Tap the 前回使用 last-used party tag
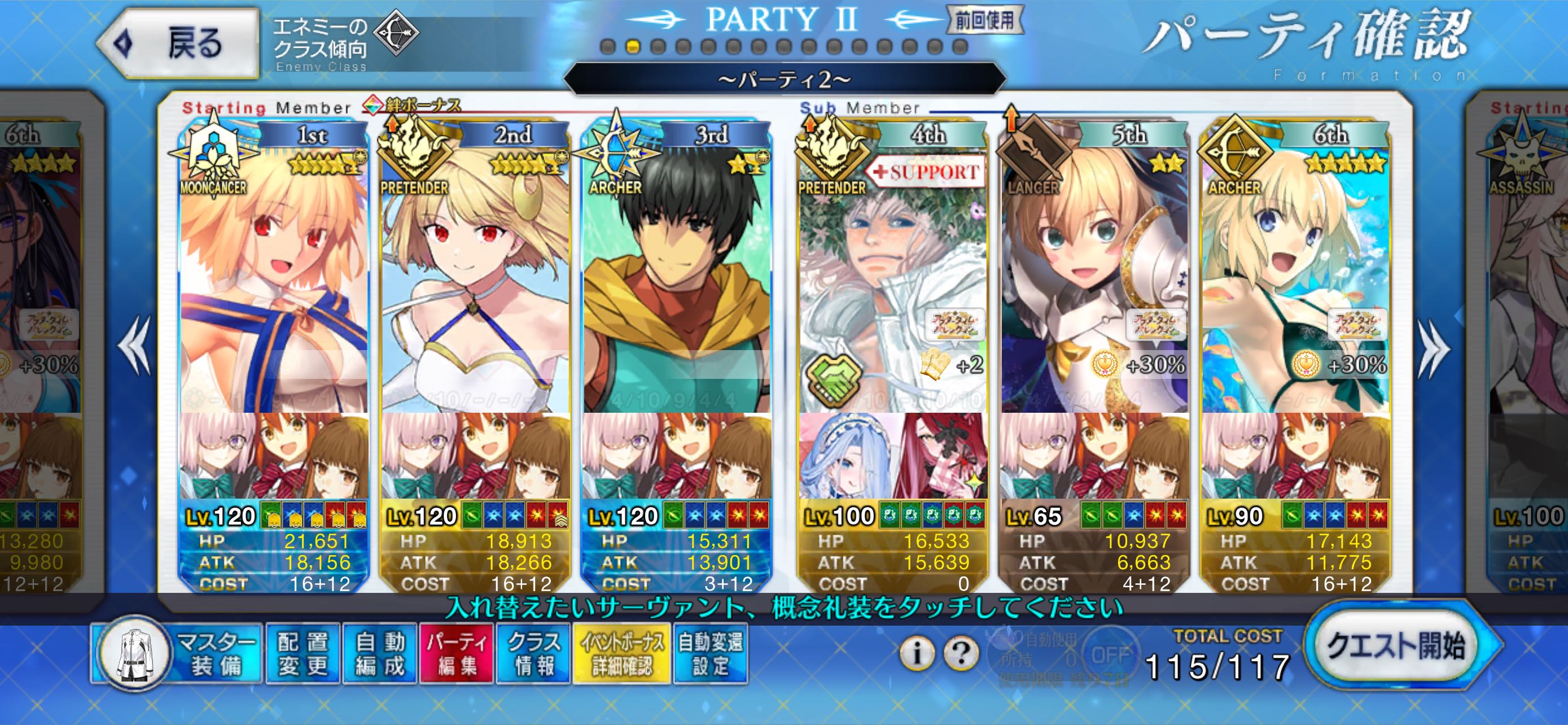1568x725 pixels. pos(984,21)
